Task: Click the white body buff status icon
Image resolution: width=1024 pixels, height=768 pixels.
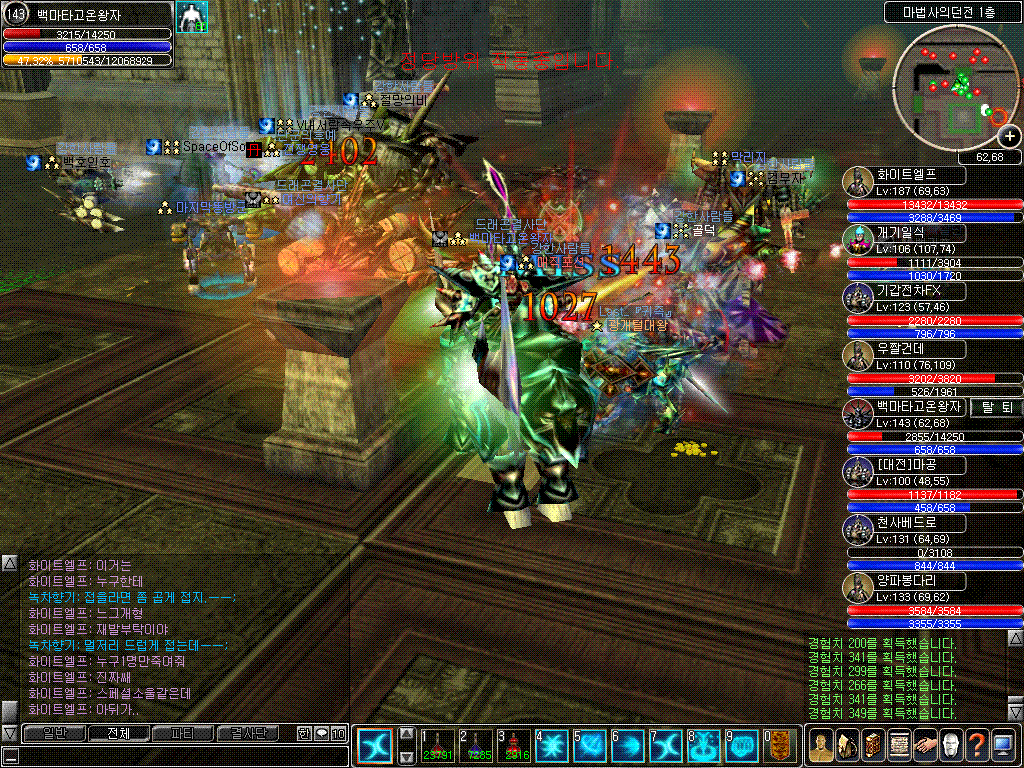Action: [191, 17]
